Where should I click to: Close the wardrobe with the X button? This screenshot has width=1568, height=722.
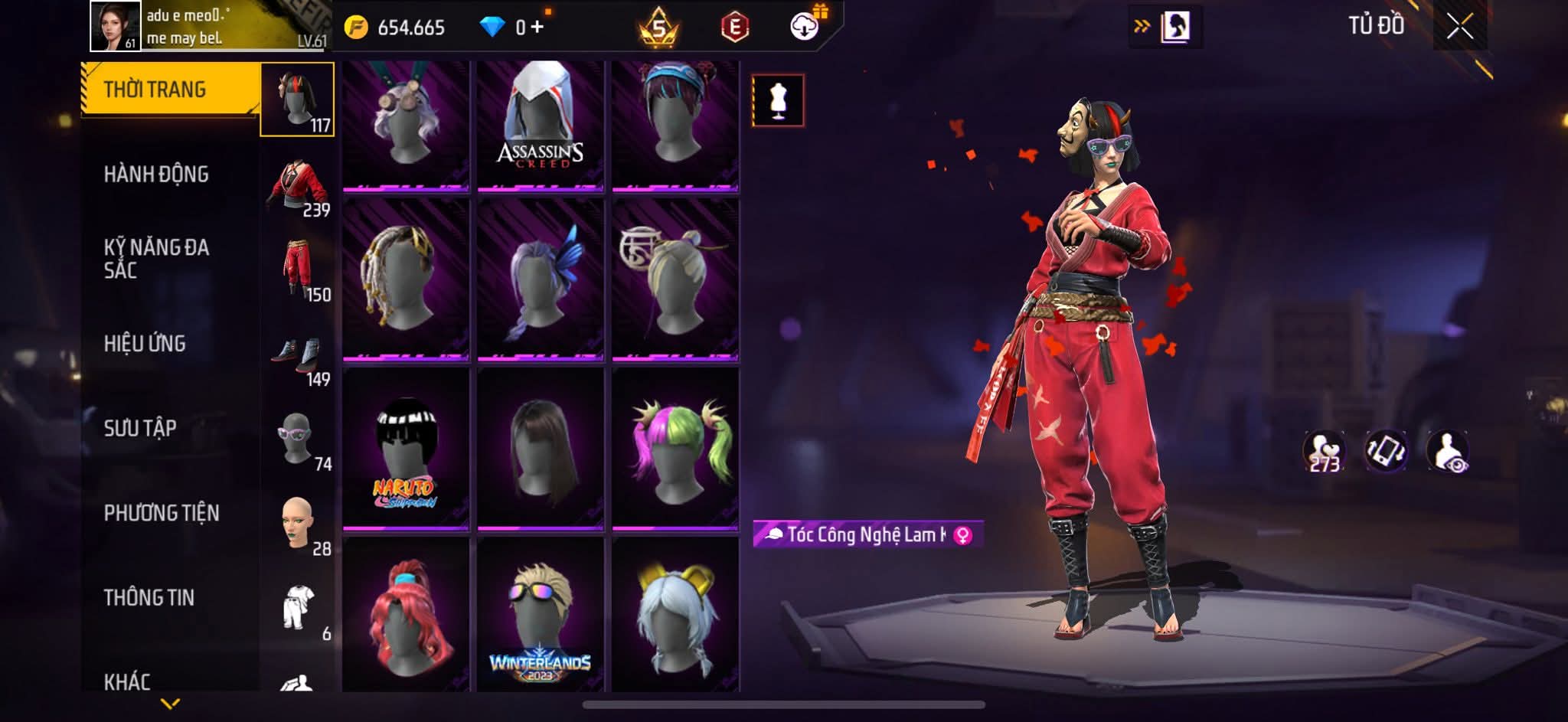pyautogui.click(x=1459, y=28)
